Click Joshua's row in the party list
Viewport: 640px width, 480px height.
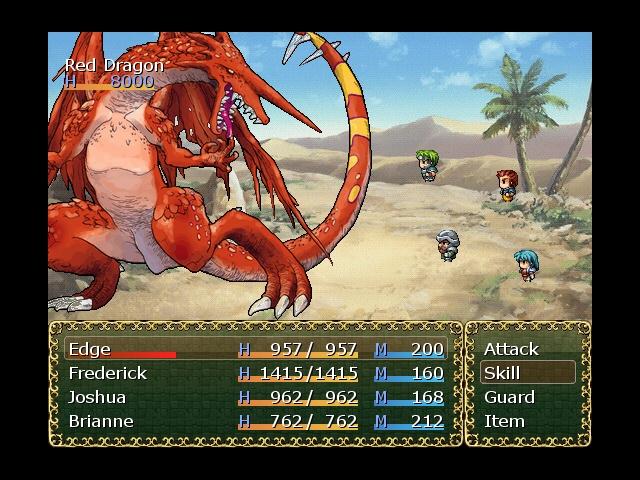point(255,397)
